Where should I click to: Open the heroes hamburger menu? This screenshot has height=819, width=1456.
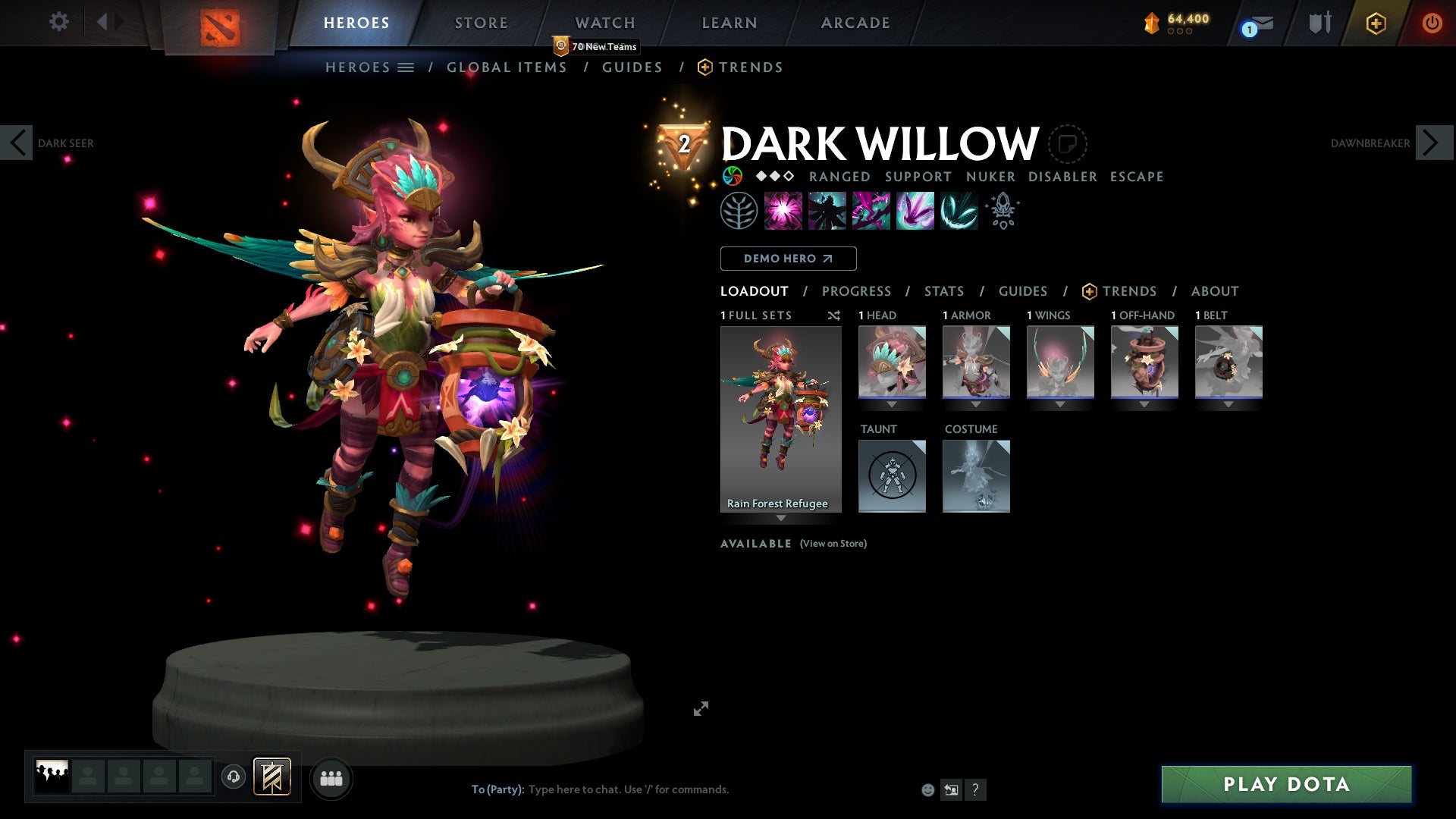pyautogui.click(x=406, y=67)
